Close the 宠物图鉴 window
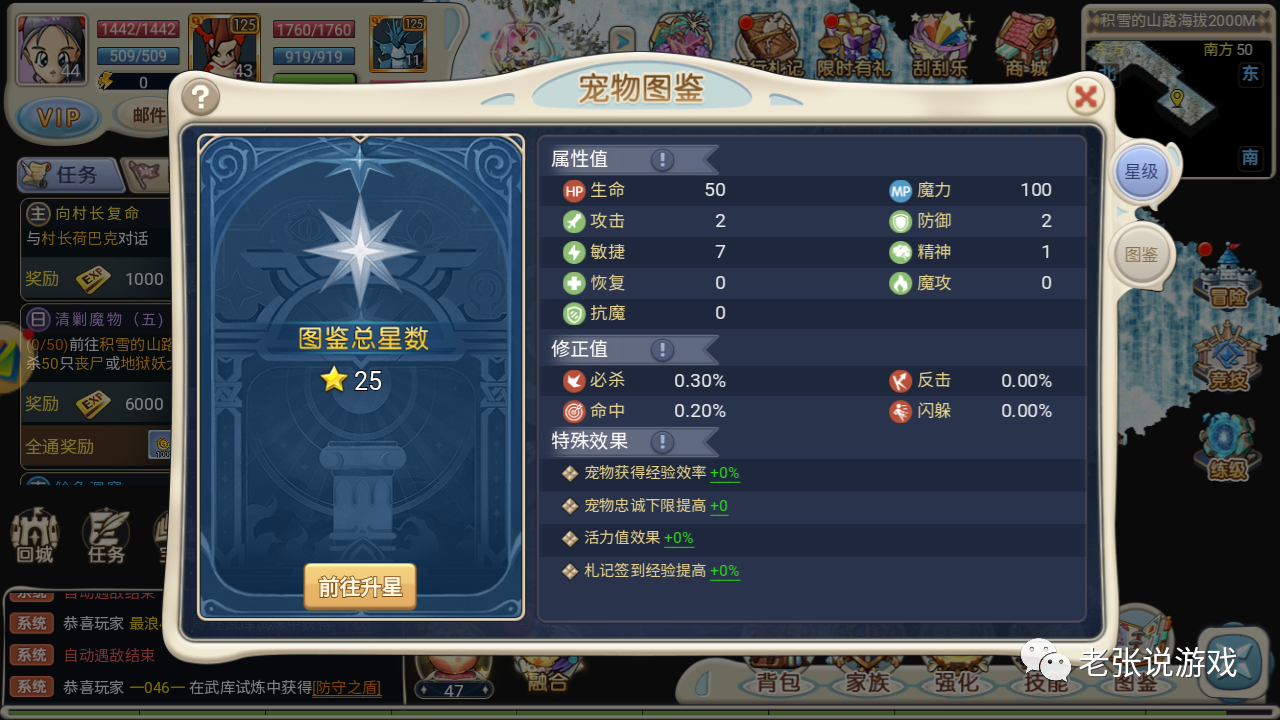The height and width of the screenshot is (720, 1280). [1085, 97]
